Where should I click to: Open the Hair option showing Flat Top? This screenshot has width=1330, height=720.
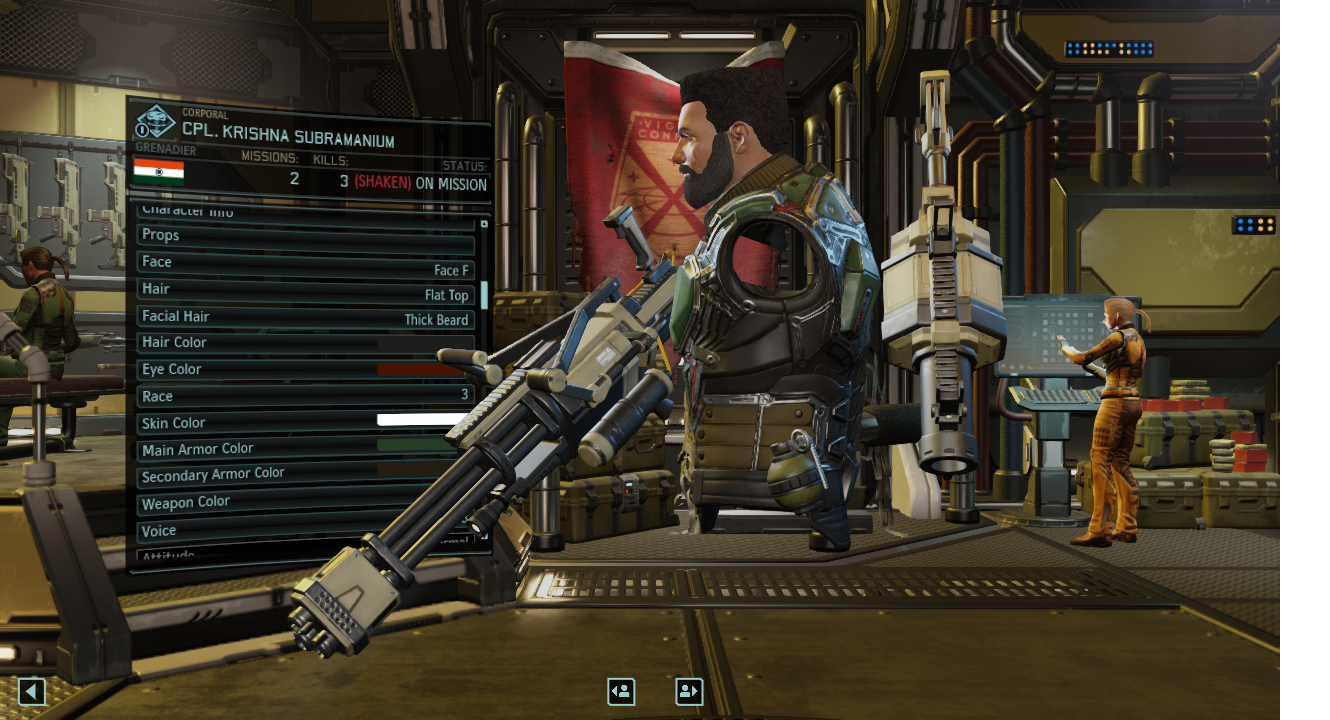tap(300, 289)
